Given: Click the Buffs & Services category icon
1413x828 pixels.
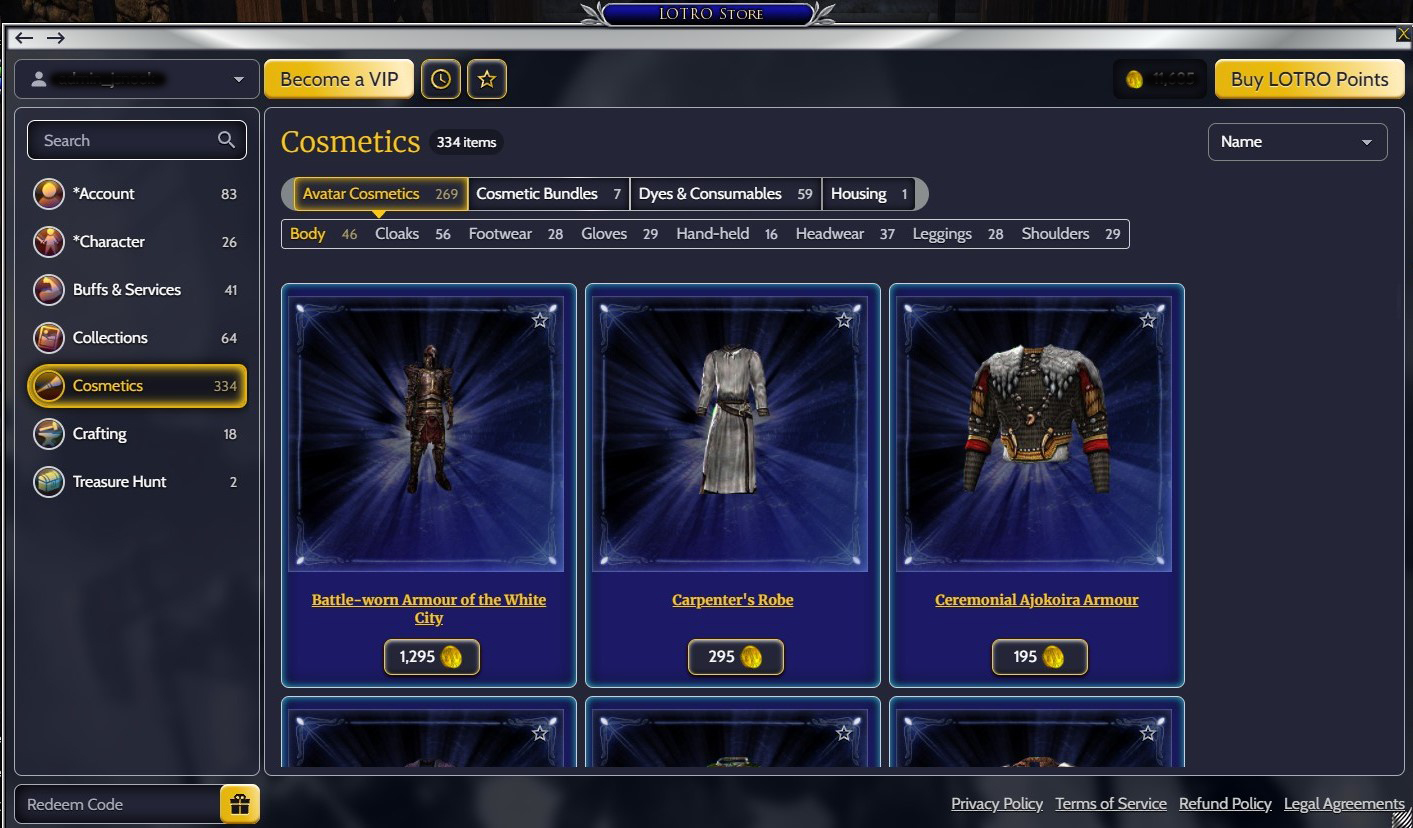Looking at the screenshot, I should tap(48, 289).
